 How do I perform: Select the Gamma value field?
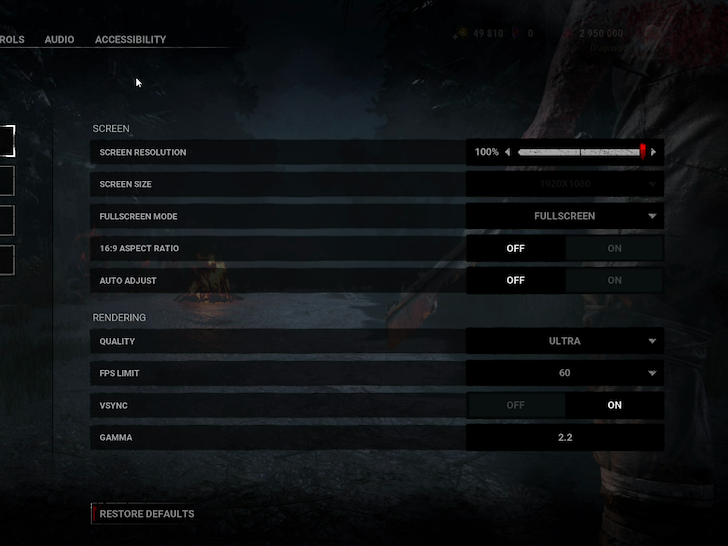[x=565, y=437]
